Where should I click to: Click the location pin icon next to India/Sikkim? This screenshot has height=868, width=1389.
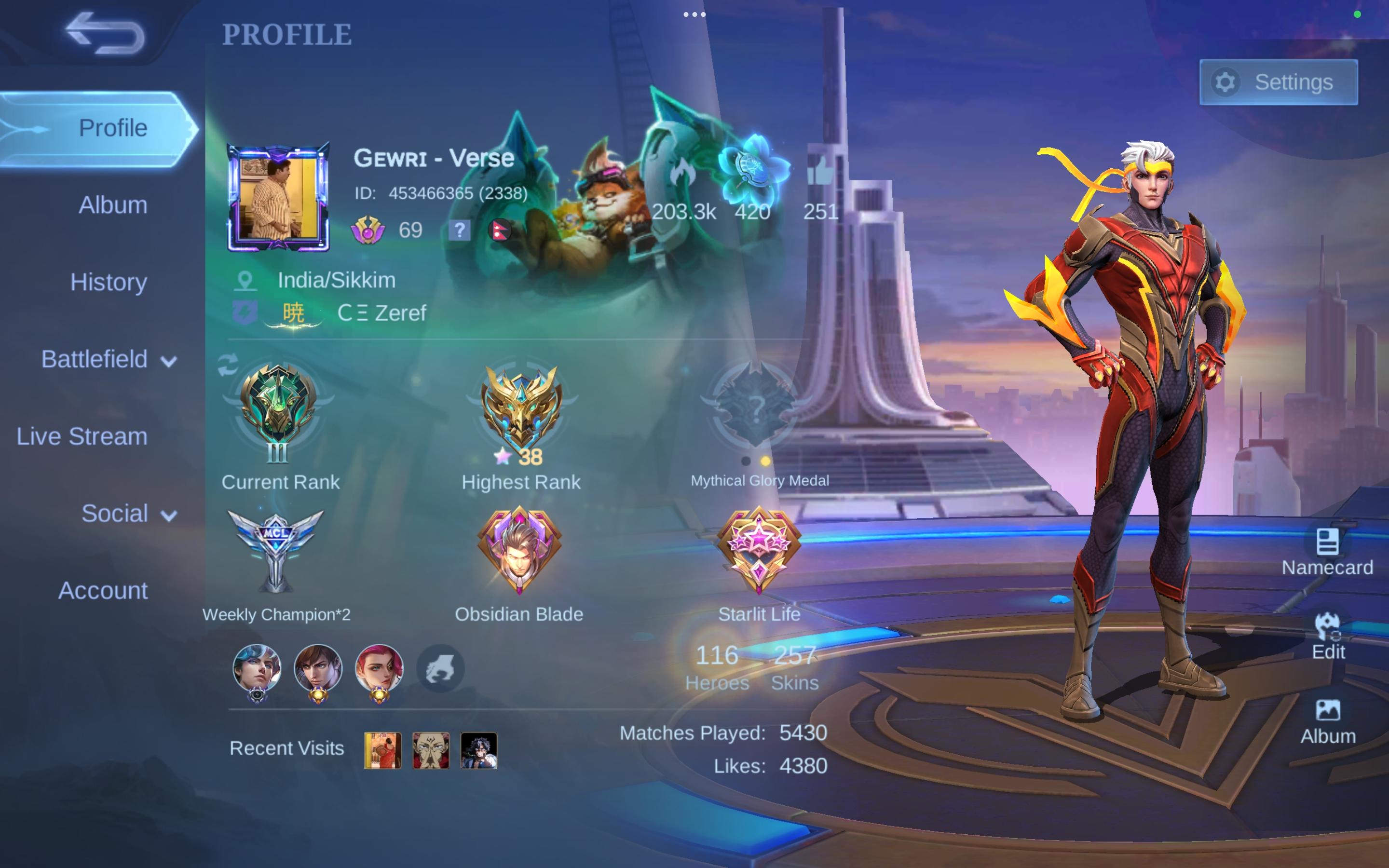[244, 280]
